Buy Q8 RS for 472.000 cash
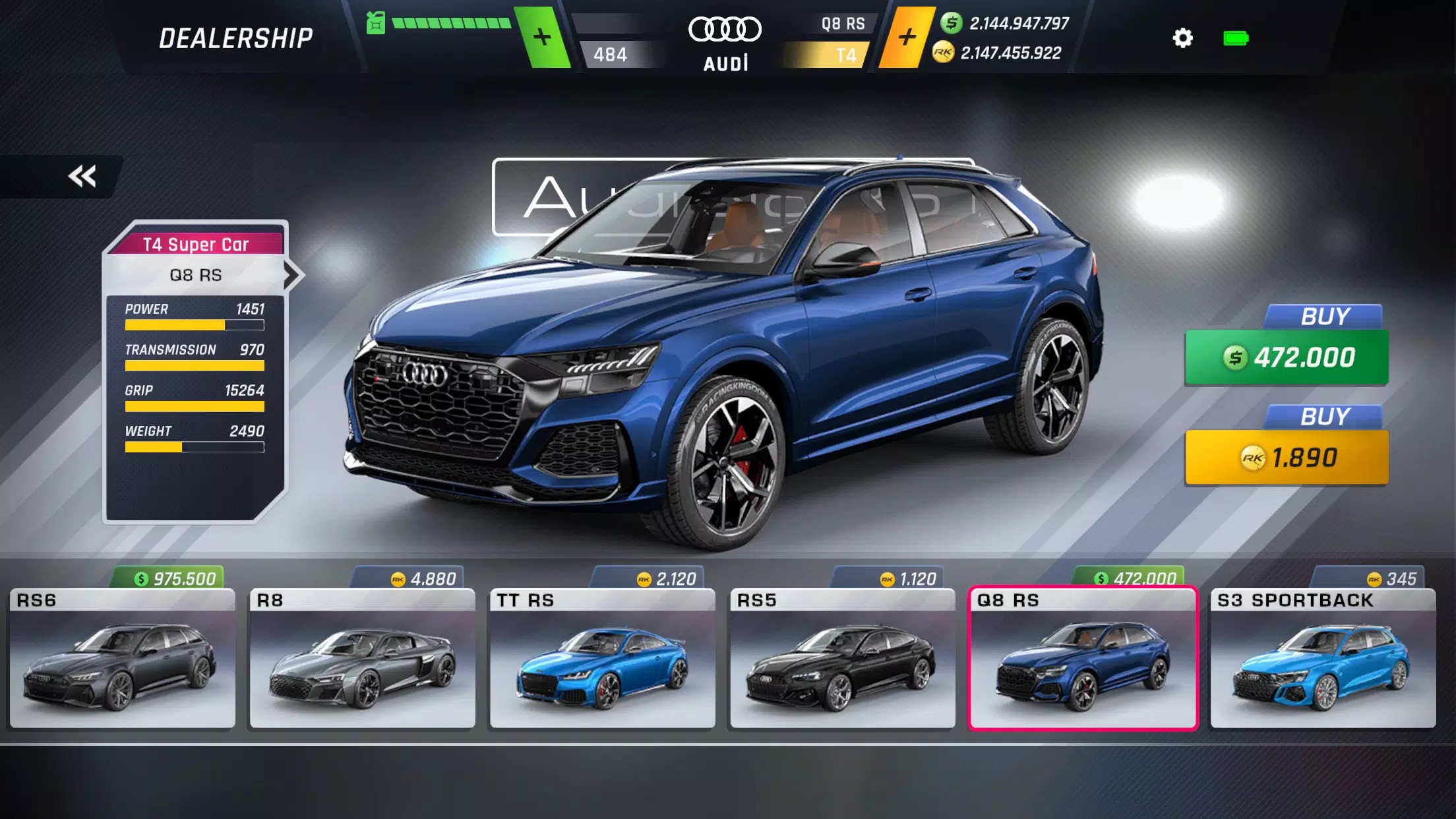The width and height of the screenshot is (1456, 819). [x=1285, y=358]
